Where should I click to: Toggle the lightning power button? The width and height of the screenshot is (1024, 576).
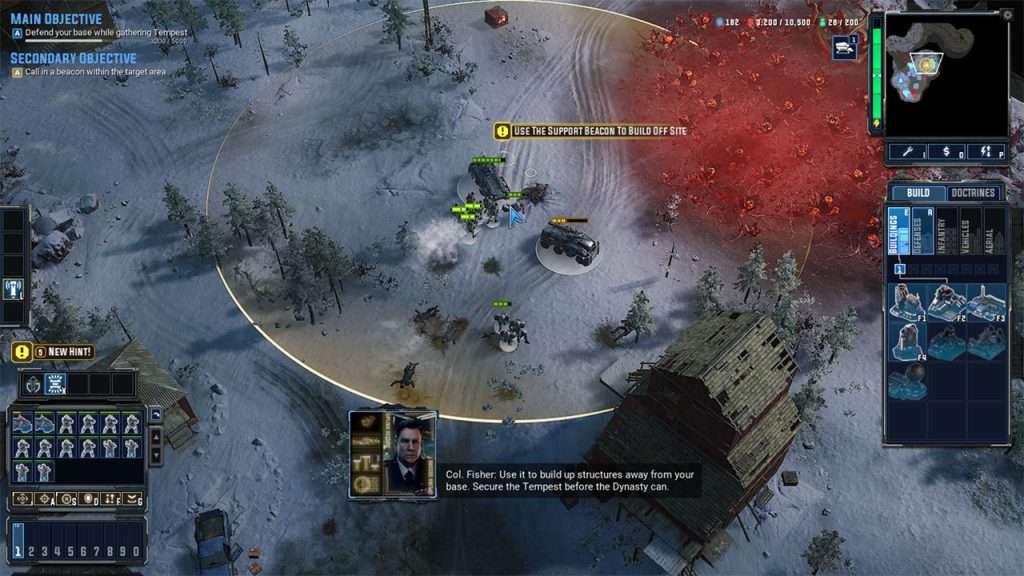tap(986, 151)
